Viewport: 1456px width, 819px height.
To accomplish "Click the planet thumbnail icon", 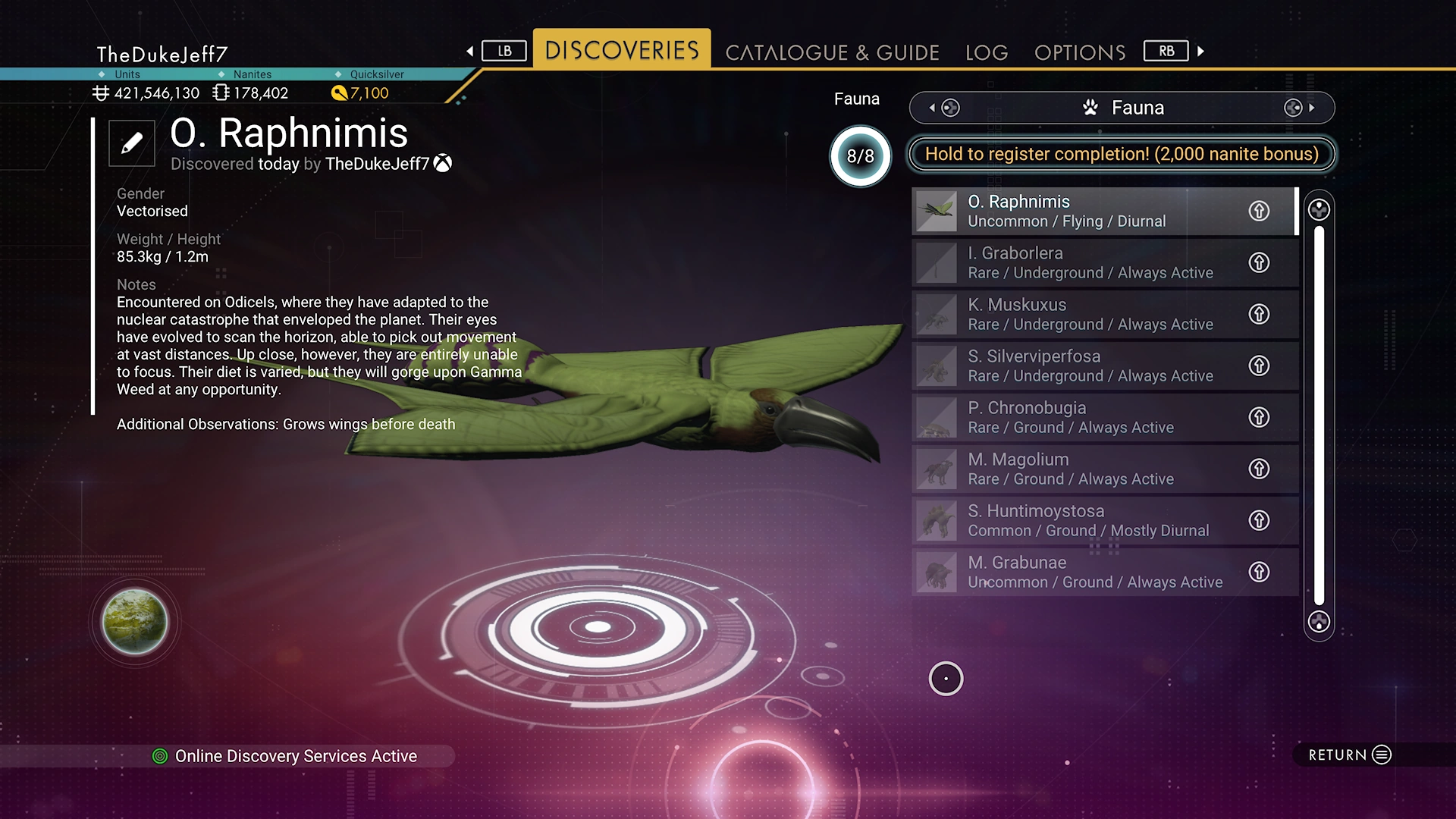I will click(x=135, y=622).
